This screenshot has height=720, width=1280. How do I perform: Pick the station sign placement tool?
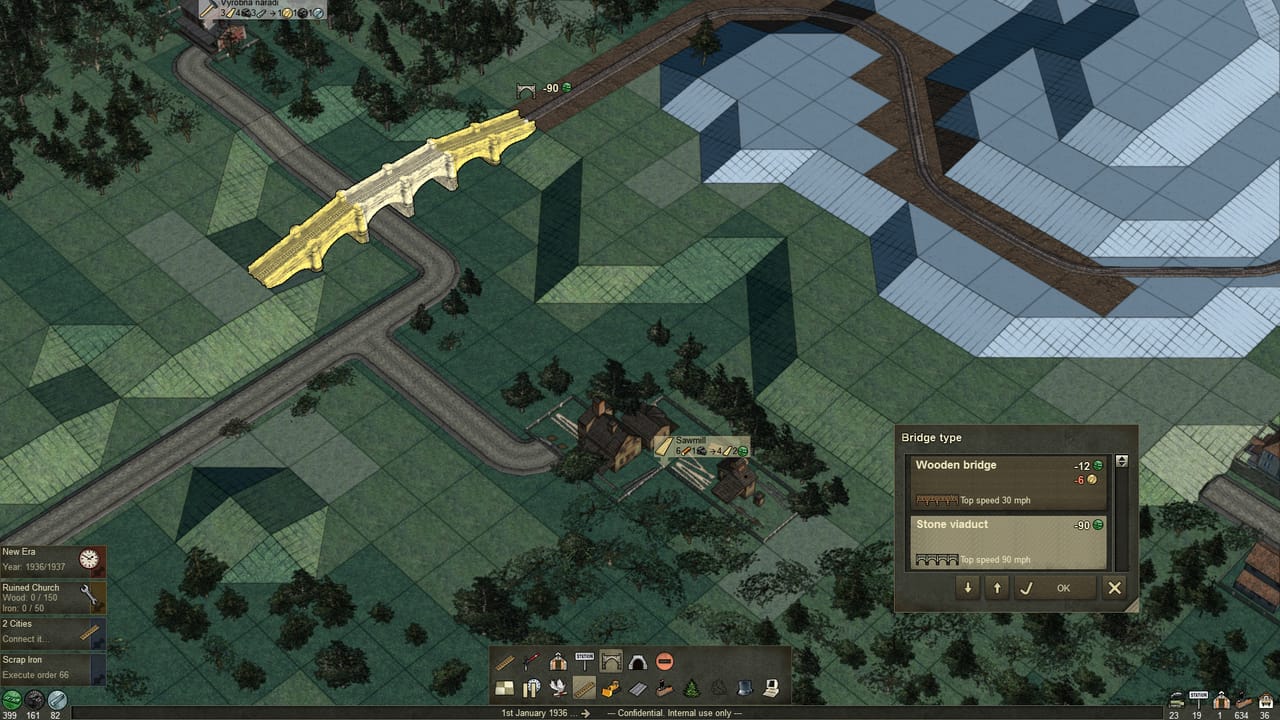(x=583, y=661)
